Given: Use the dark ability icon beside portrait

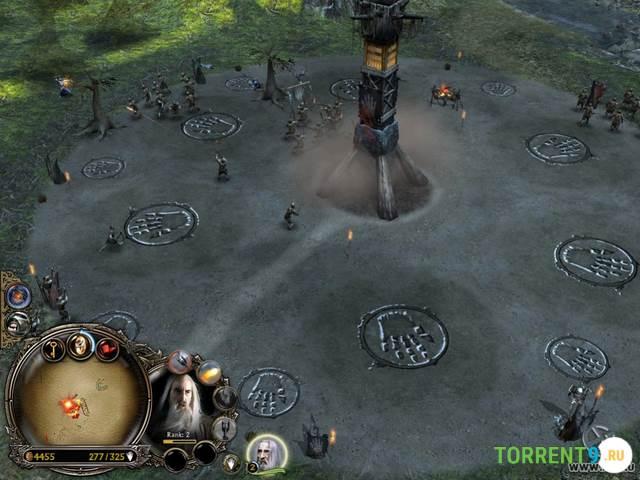Looking at the screenshot, I should [226, 397].
